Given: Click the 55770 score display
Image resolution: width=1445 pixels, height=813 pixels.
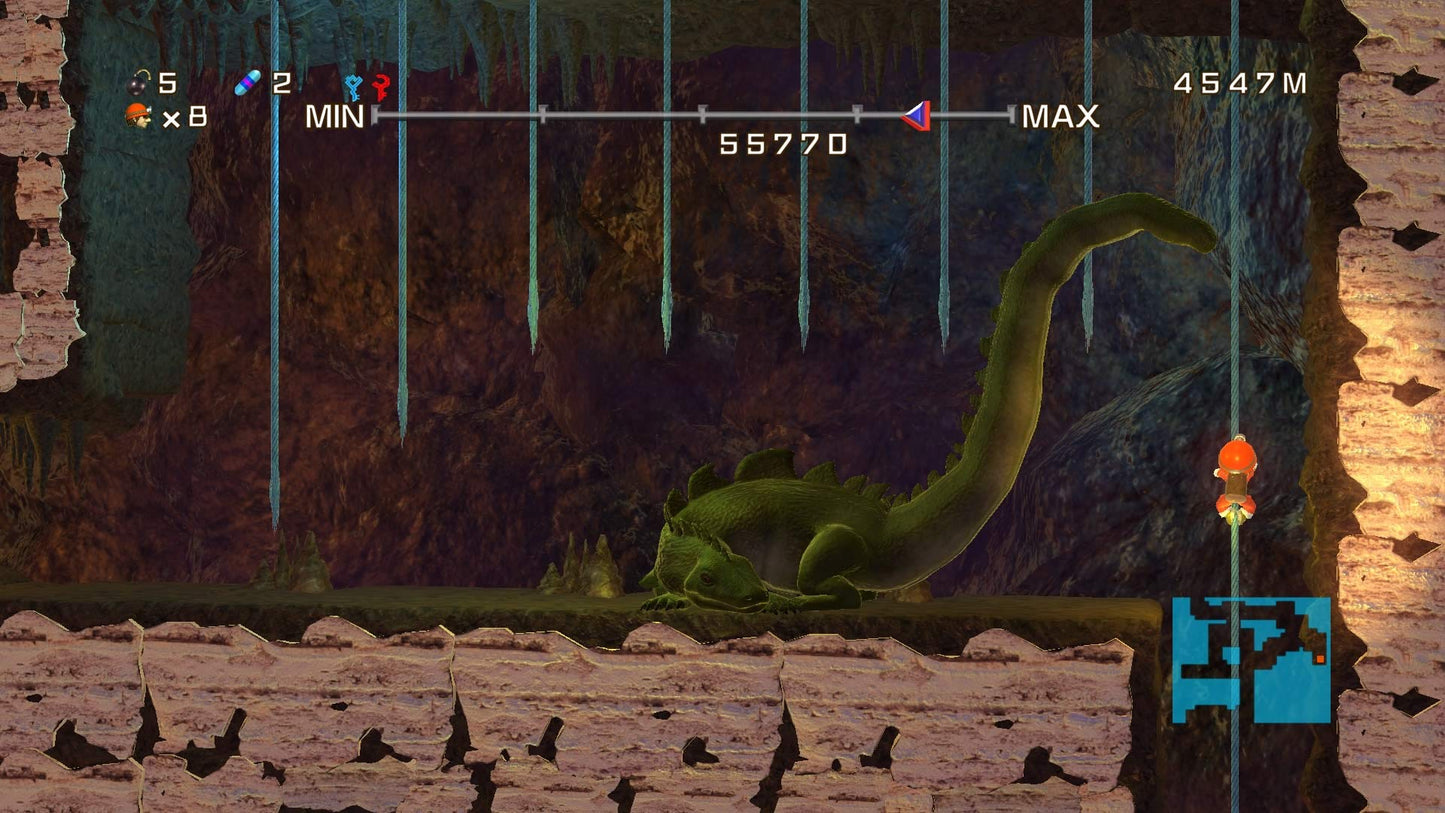Looking at the screenshot, I should point(781,146).
